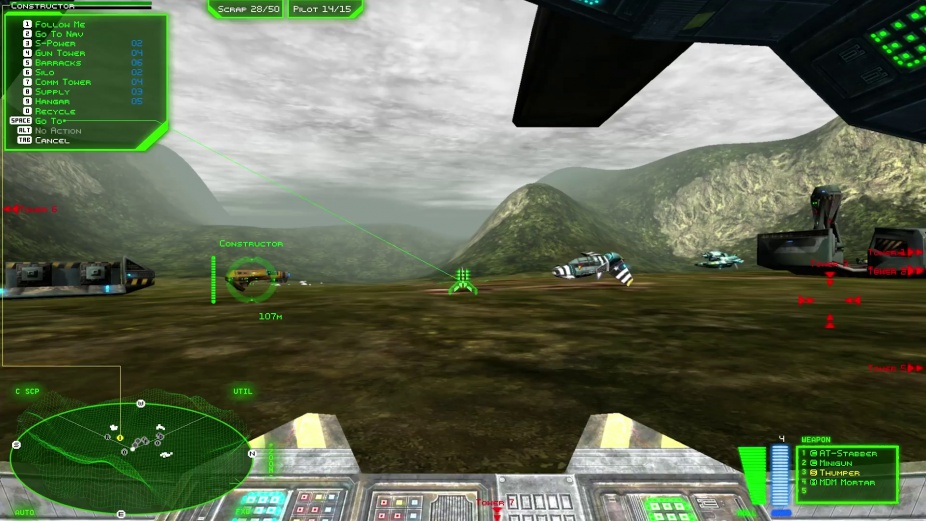
Task: Choose the Thumper weapon entry
Action: click(x=841, y=473)
